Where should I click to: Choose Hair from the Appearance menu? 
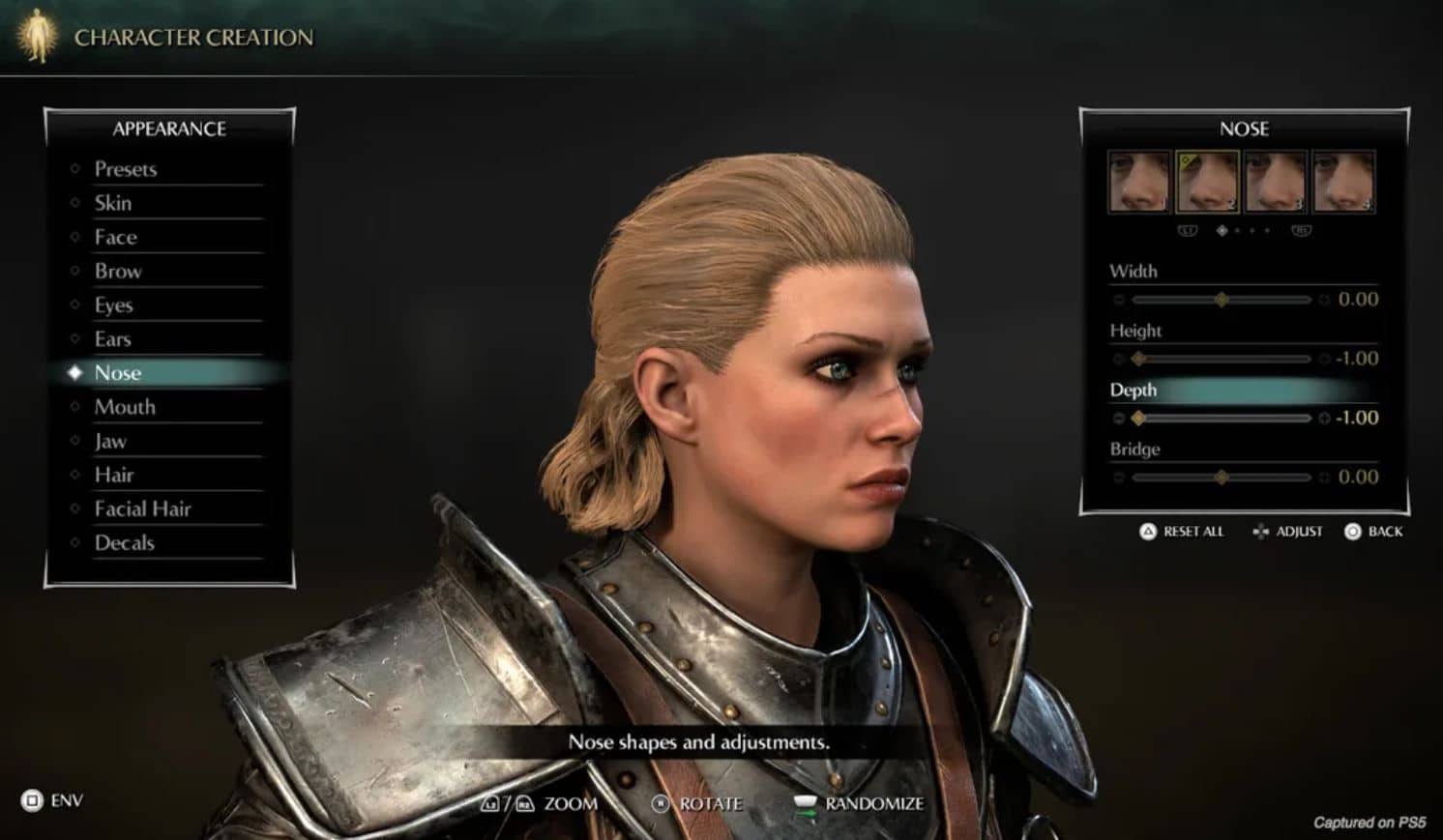coord(114,475)
